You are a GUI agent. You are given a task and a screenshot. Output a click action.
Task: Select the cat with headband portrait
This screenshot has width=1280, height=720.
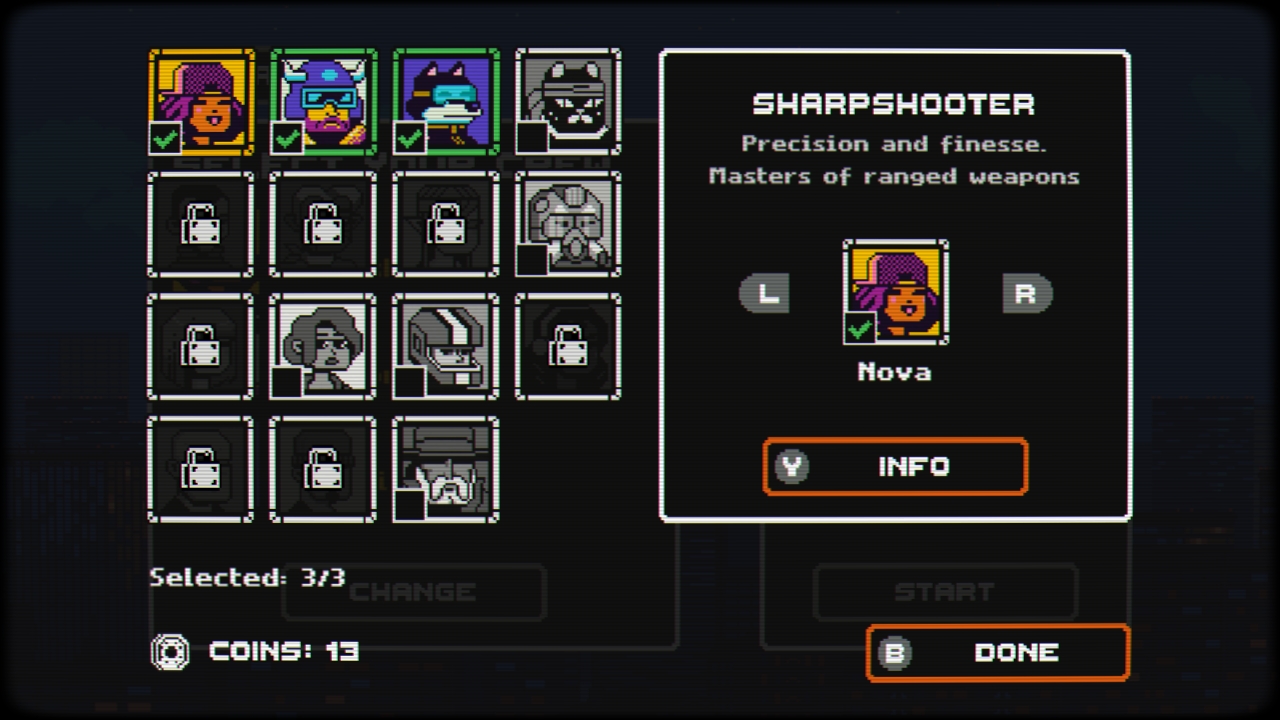[x=568, y=99]
